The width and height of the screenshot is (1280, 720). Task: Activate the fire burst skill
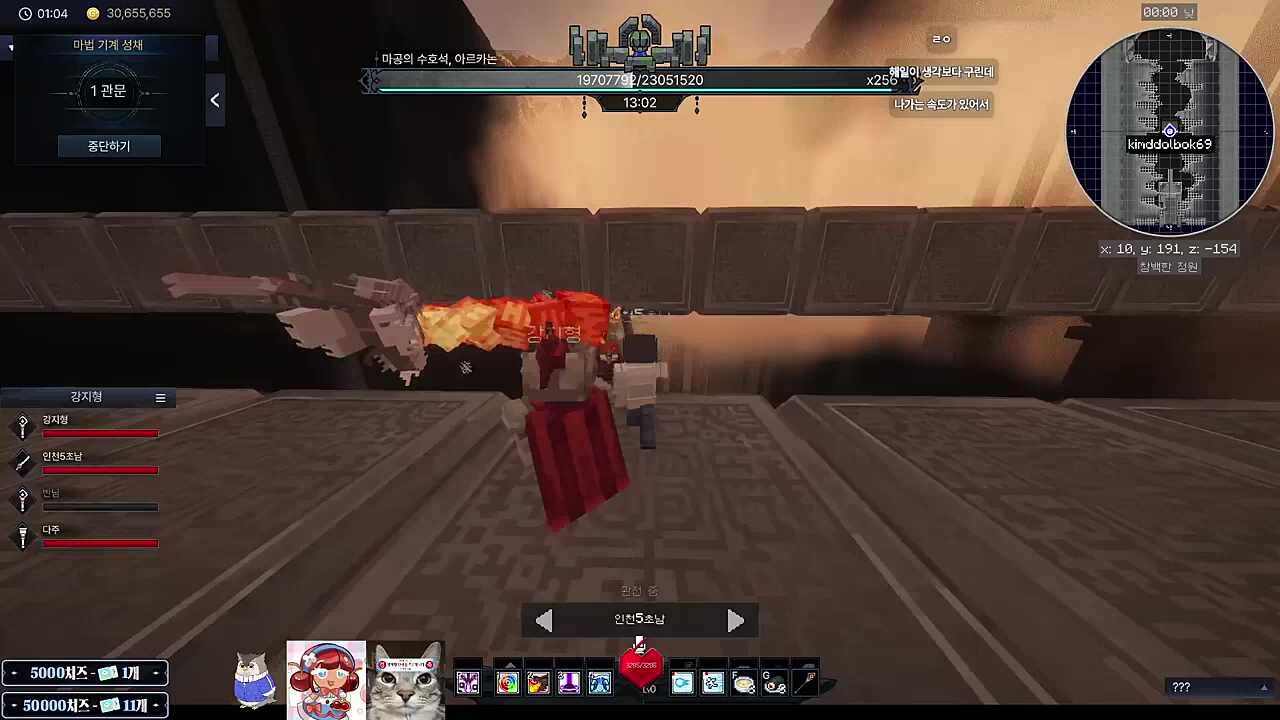[x=538, y=683]
